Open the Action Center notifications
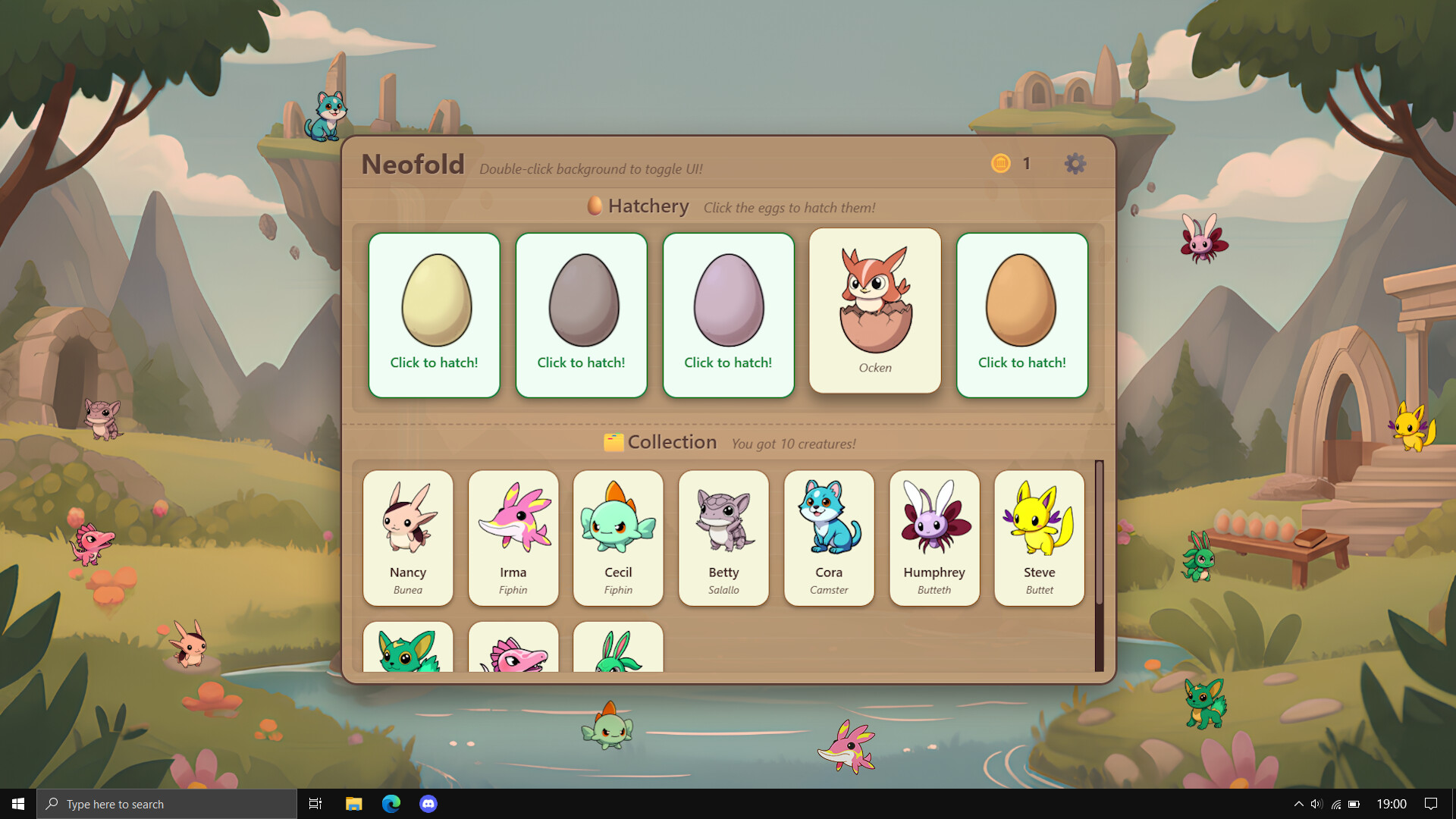1456x819 pixels. pos(1432,803)
